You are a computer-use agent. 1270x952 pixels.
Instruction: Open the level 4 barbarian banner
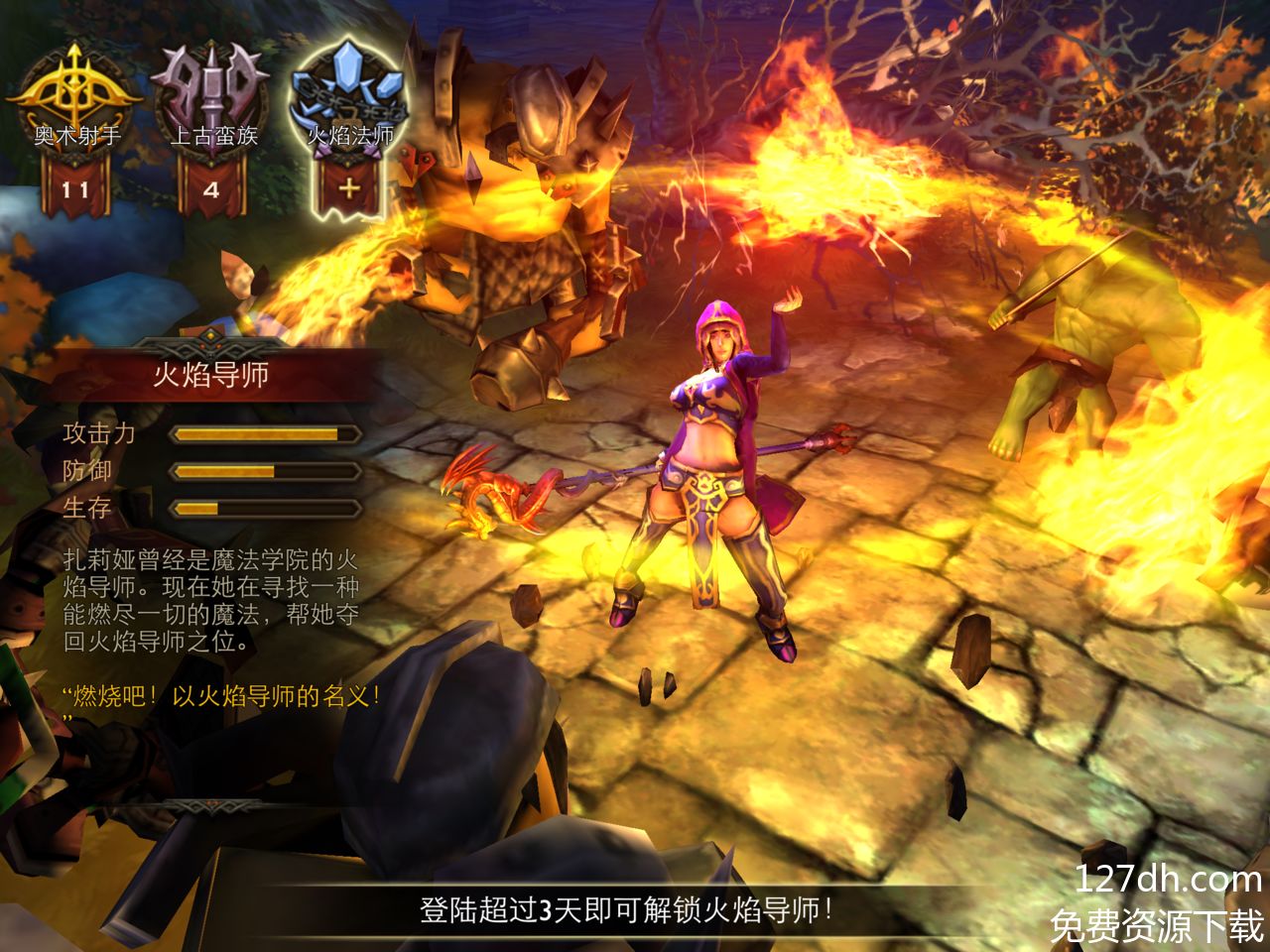(x=211, y=188)
